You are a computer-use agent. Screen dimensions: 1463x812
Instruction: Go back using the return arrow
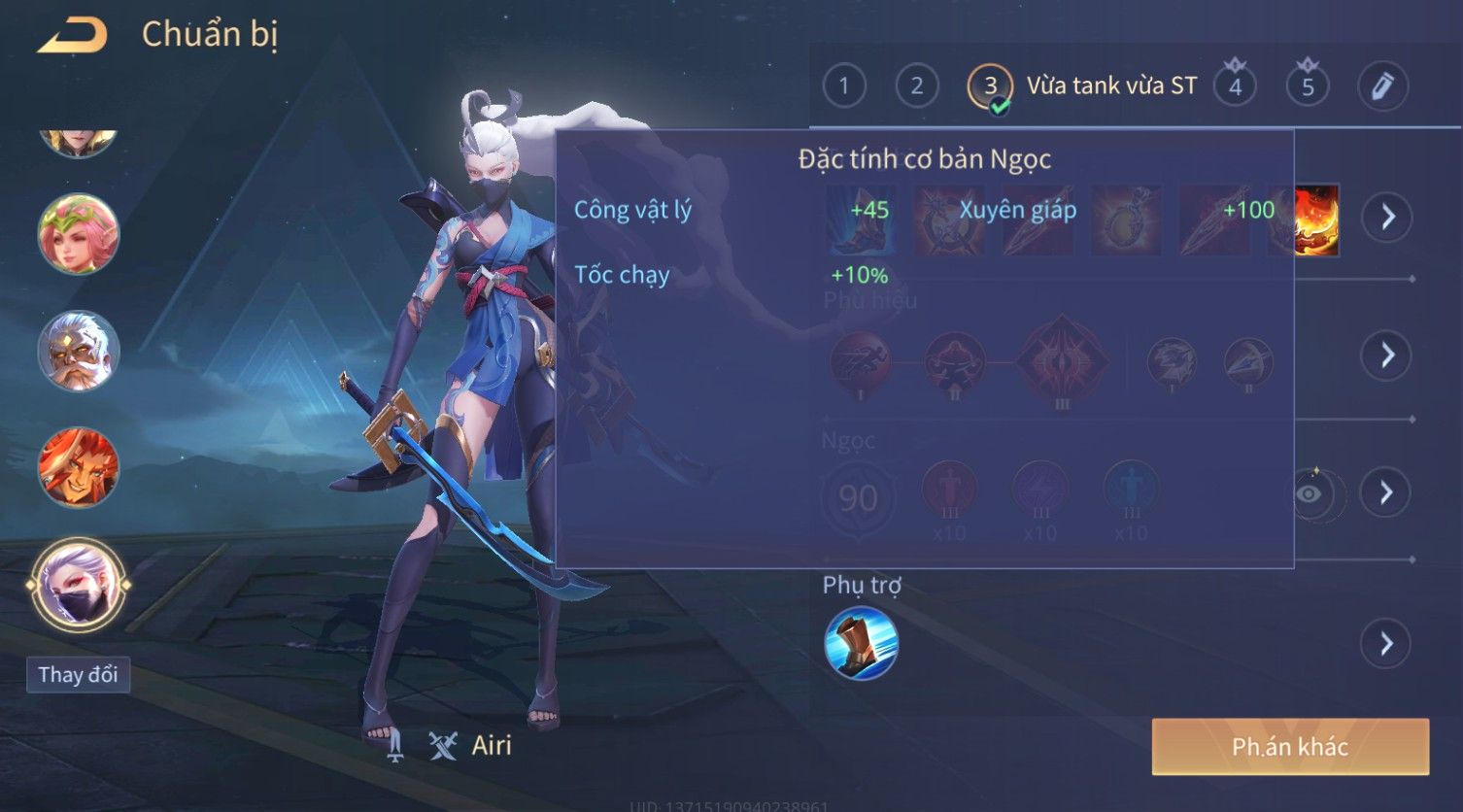(73, 37)
